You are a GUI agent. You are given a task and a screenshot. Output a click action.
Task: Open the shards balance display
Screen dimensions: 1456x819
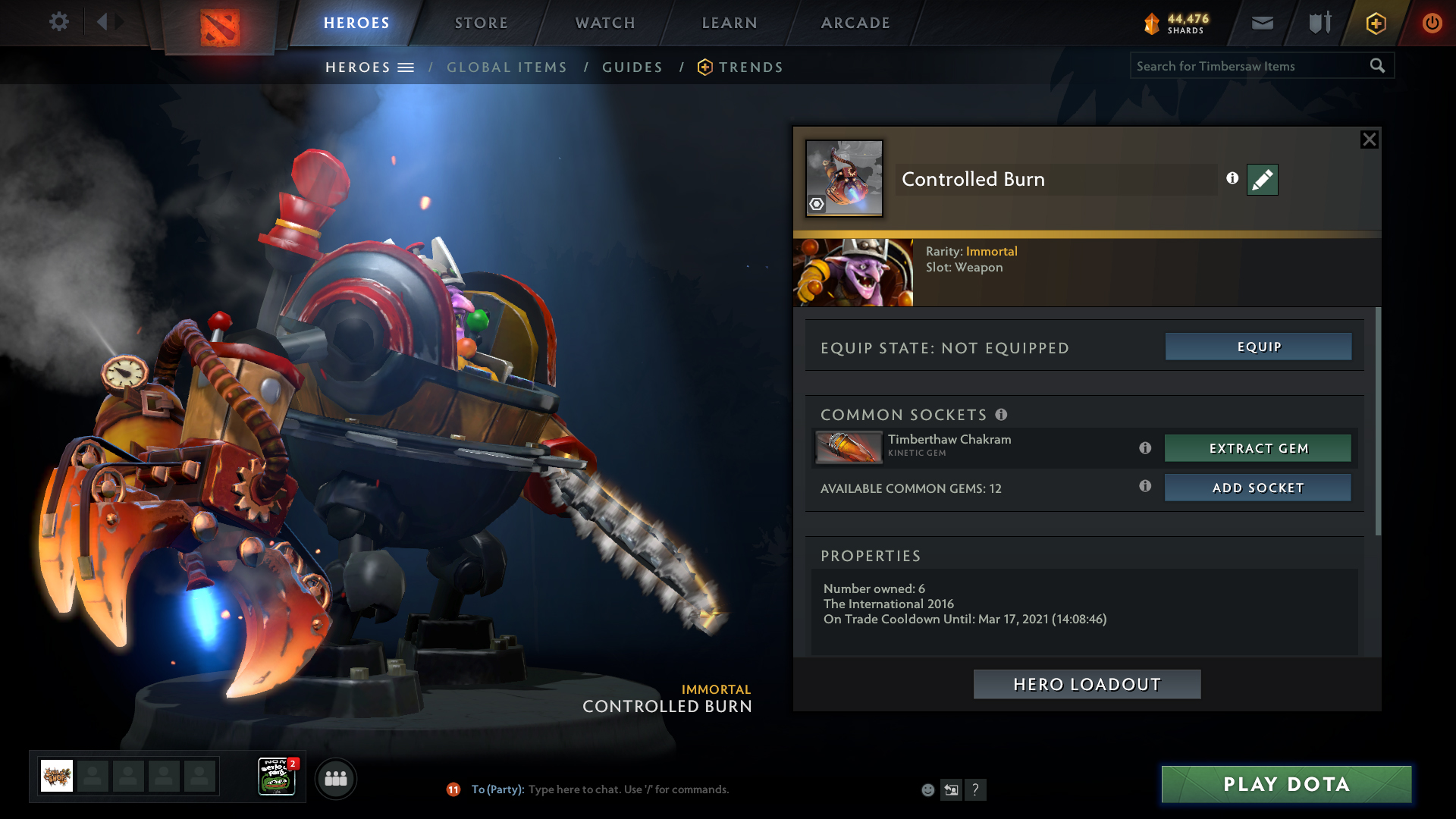point(1176,24)
